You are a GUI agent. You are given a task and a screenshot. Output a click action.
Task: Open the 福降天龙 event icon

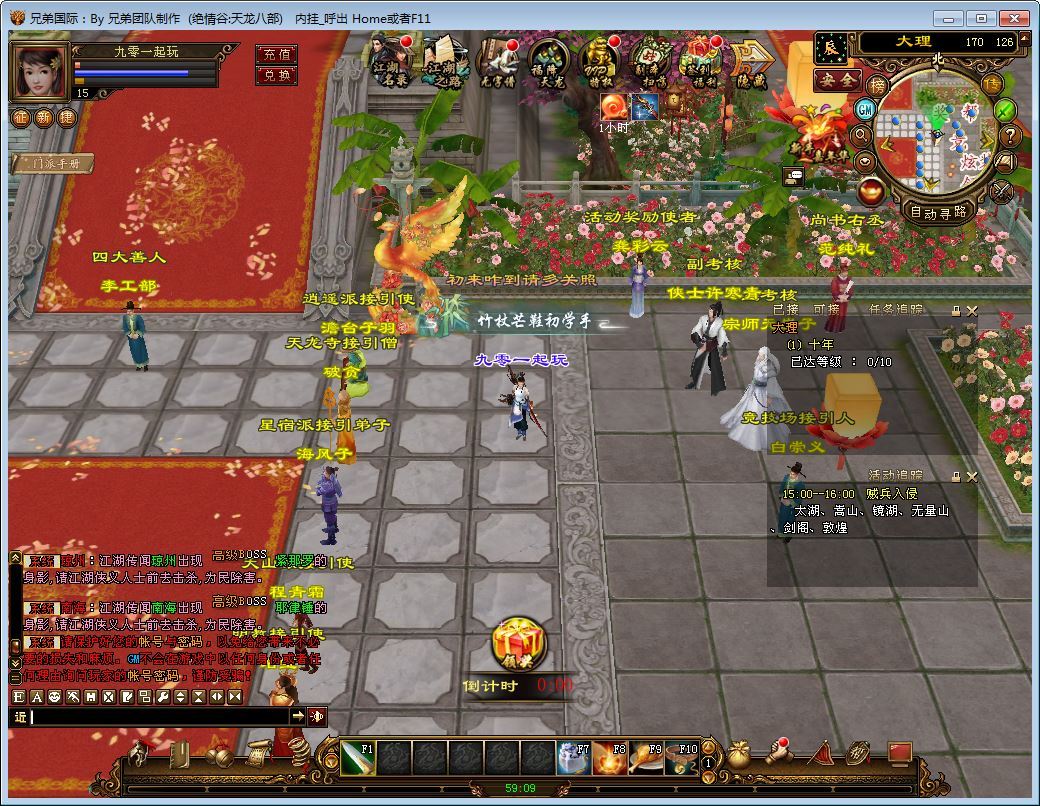547,64
